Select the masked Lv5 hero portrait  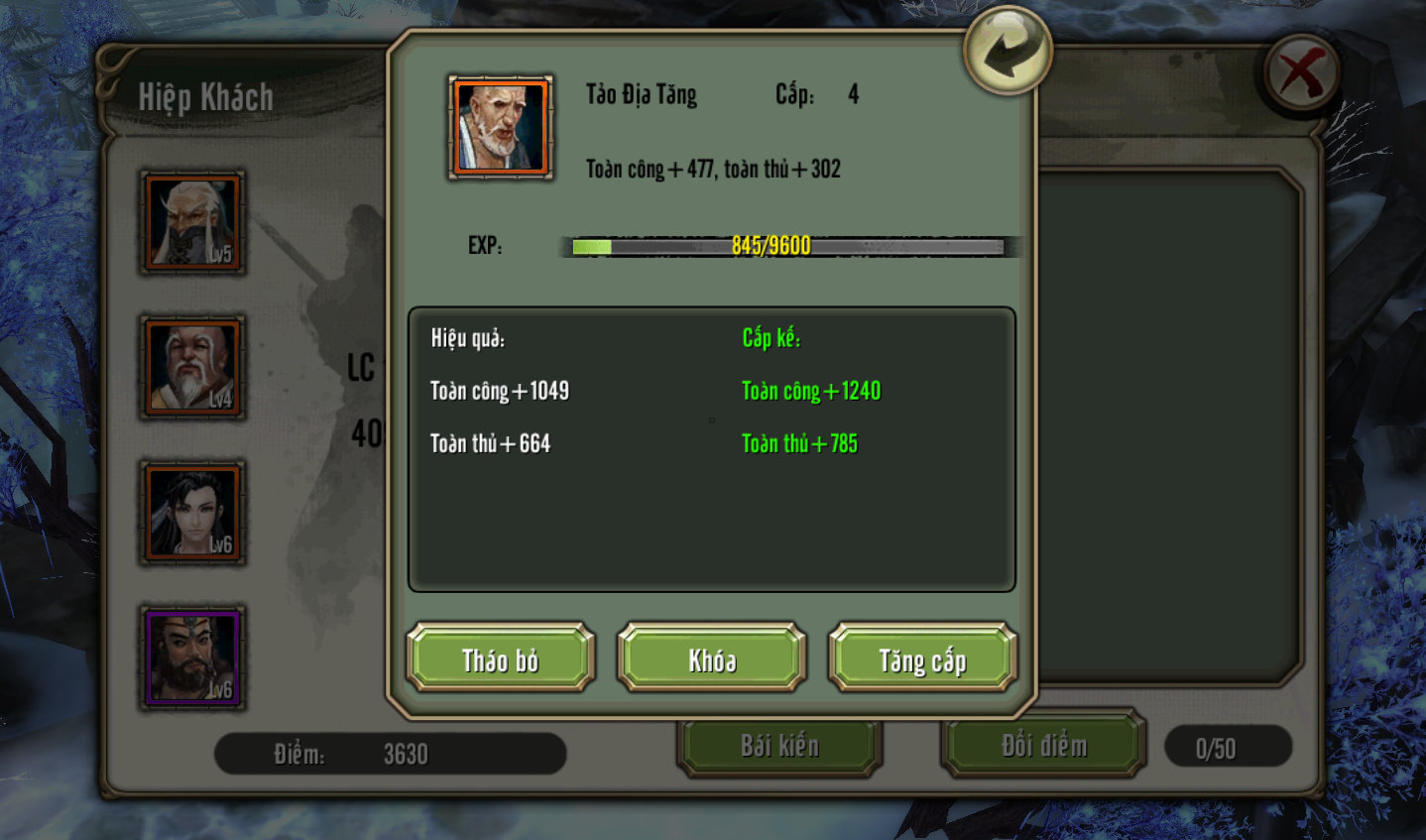[193, 222]
